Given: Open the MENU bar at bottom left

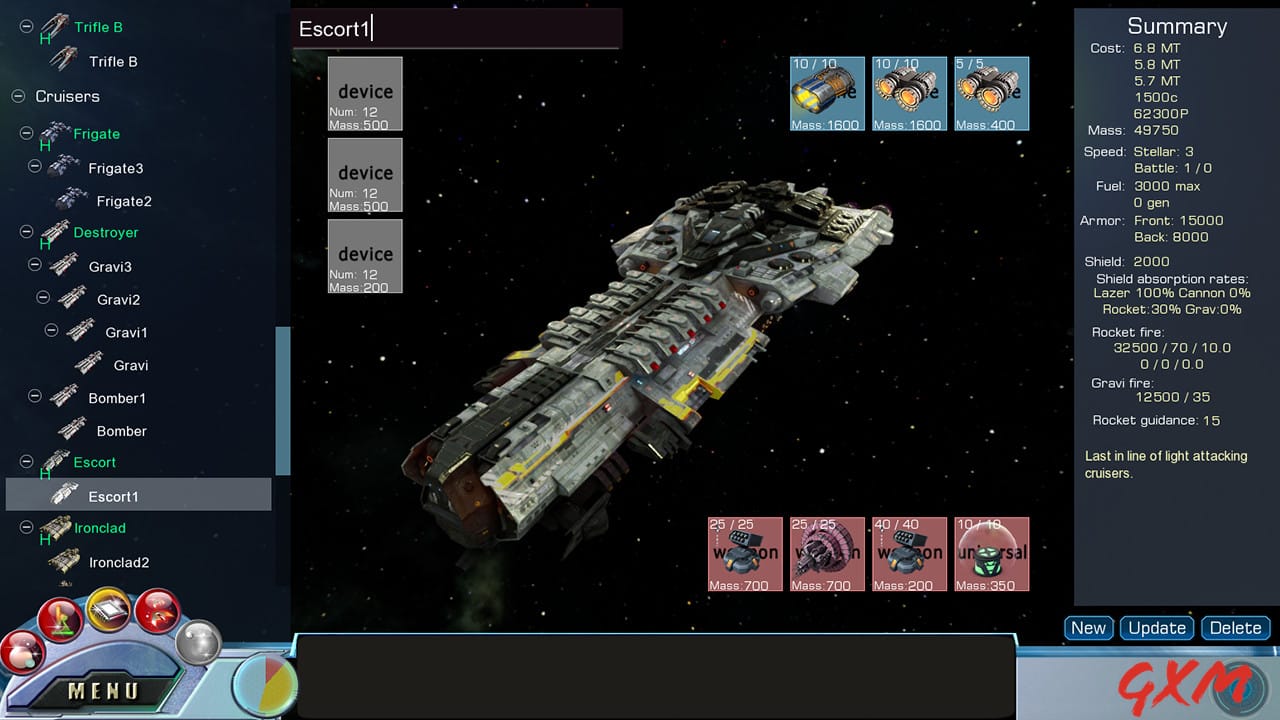Looking at the screenshot, I should tap(105, 690).
